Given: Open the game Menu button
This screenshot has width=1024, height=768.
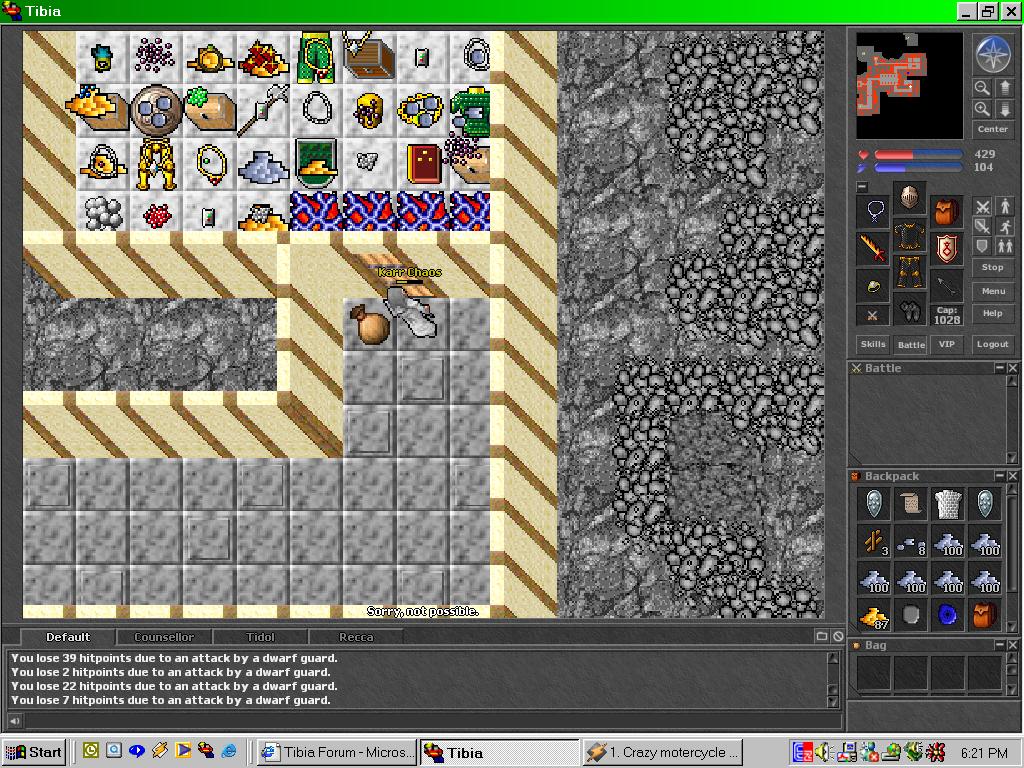Looking at the screenshot, I should click(992, 291).
